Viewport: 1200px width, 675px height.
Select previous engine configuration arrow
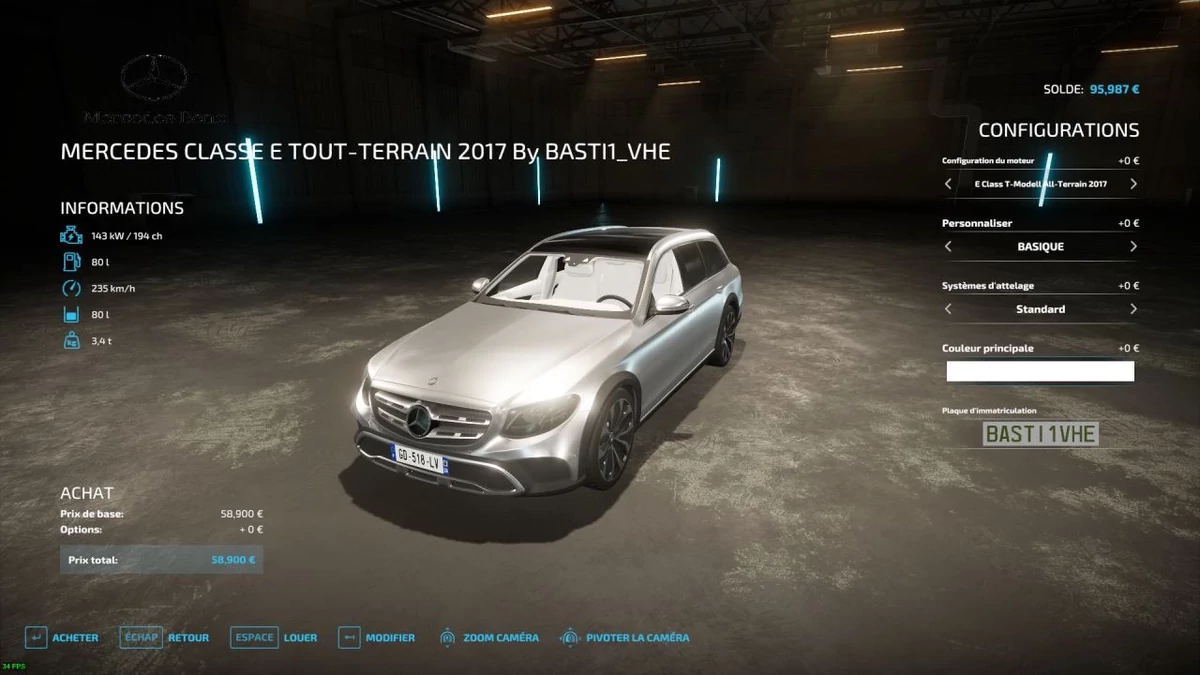point(949,184)
